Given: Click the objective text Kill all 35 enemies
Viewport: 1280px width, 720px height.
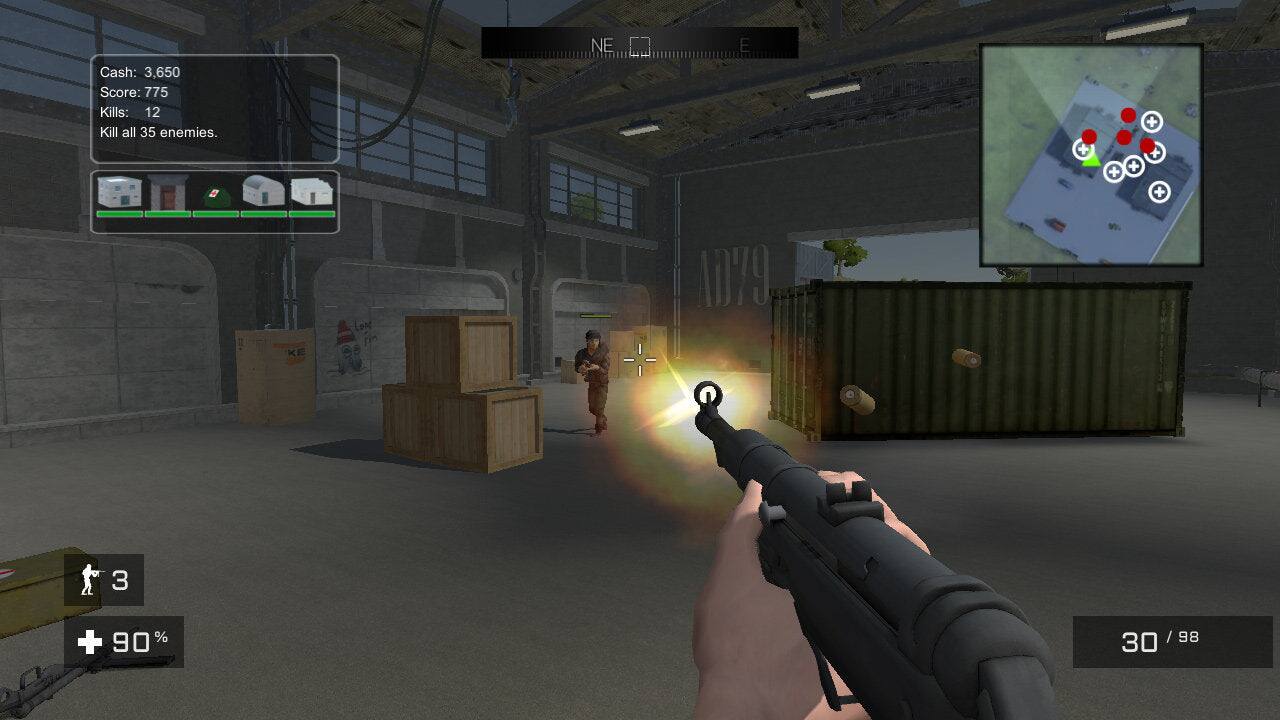Looking at the screenshot, I should (161, 131).
